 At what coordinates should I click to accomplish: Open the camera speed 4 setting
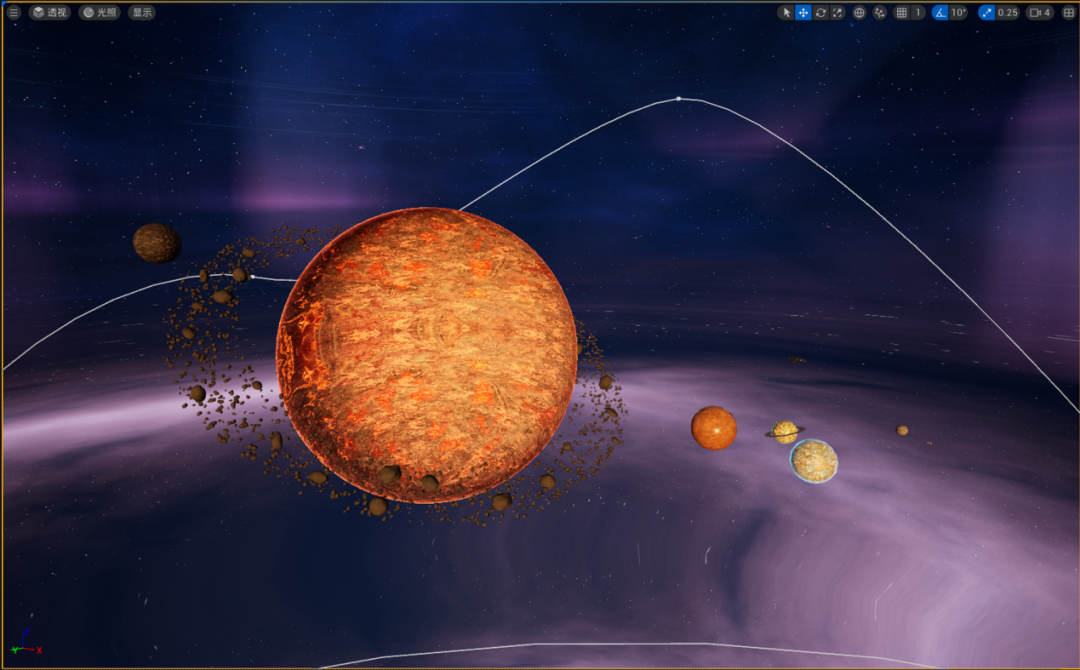[1040, 13]
